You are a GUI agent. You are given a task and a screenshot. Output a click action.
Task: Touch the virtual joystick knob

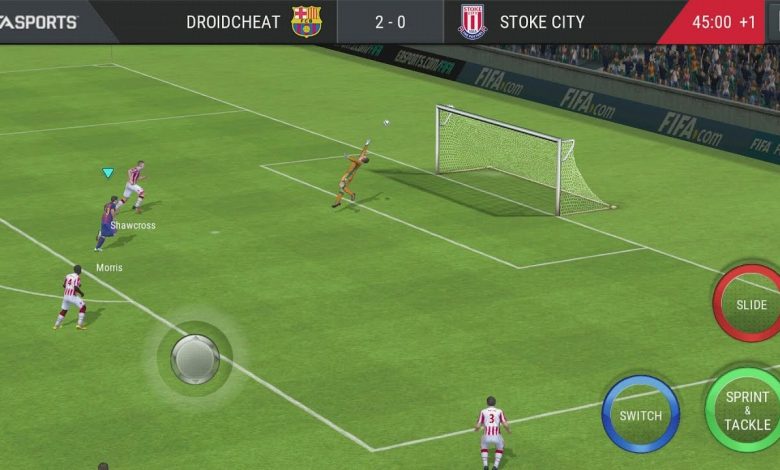(195, 358)
